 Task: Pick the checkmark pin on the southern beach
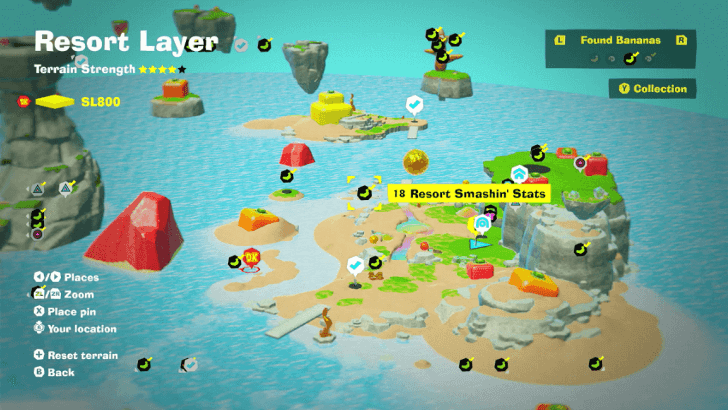354,264
